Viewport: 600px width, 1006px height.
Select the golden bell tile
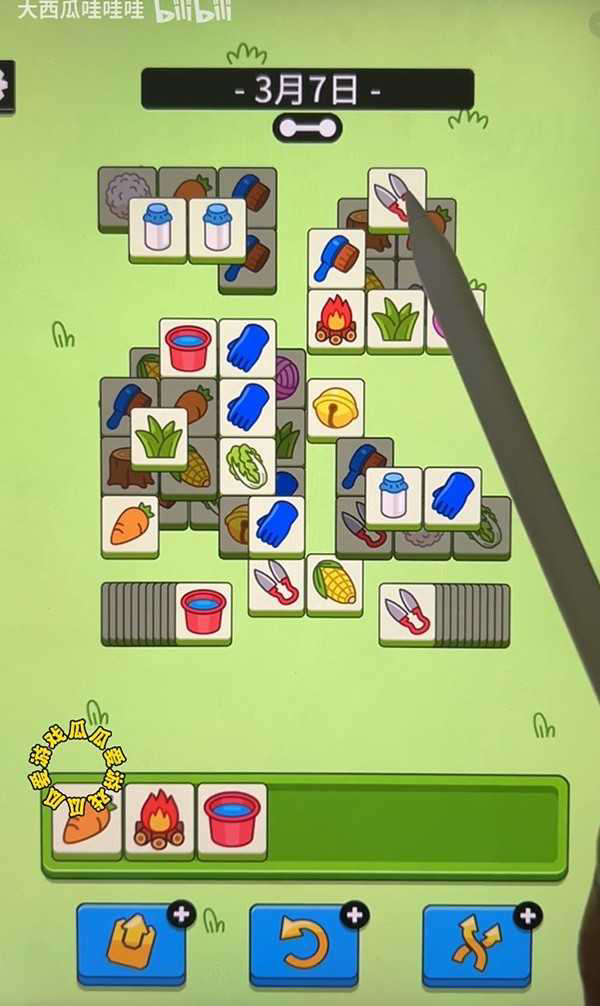pyautogui.click(x=335, y=408)
